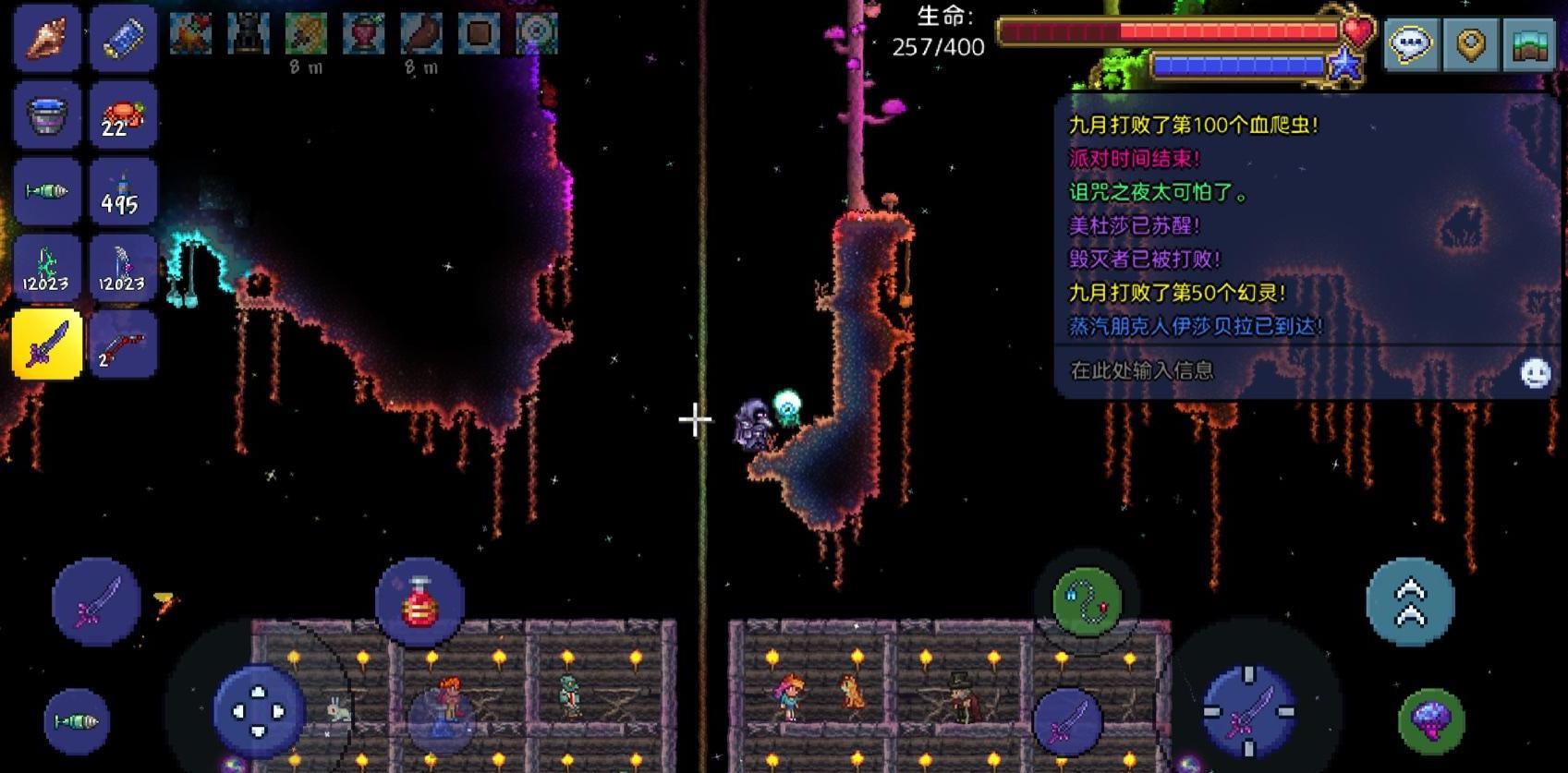Select the green bow hotbar slot
Screen dimensions: 1568x773
pos(46,268)
